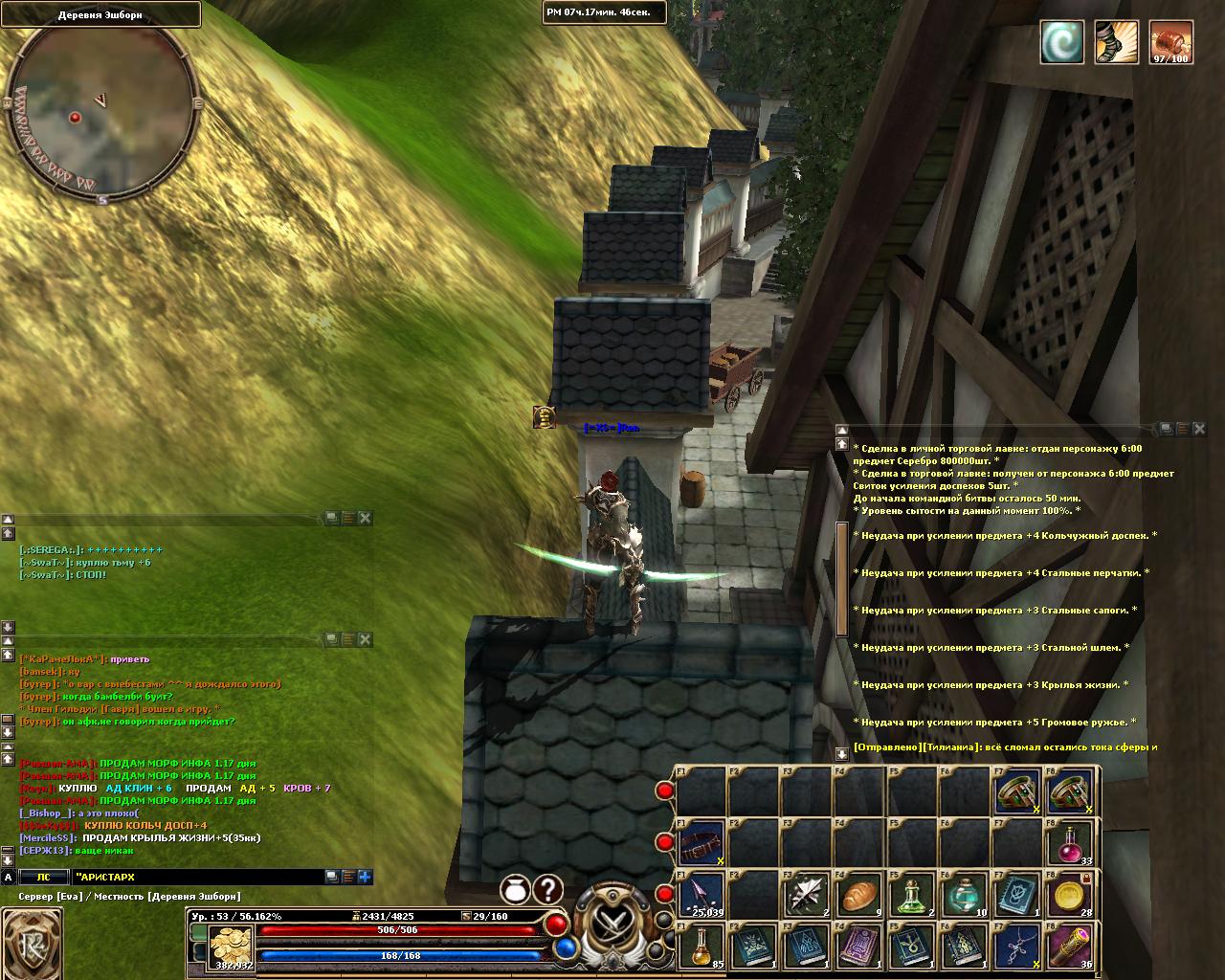Click the running boot buff icon

pyautogui.click(x=1116, y=43)
